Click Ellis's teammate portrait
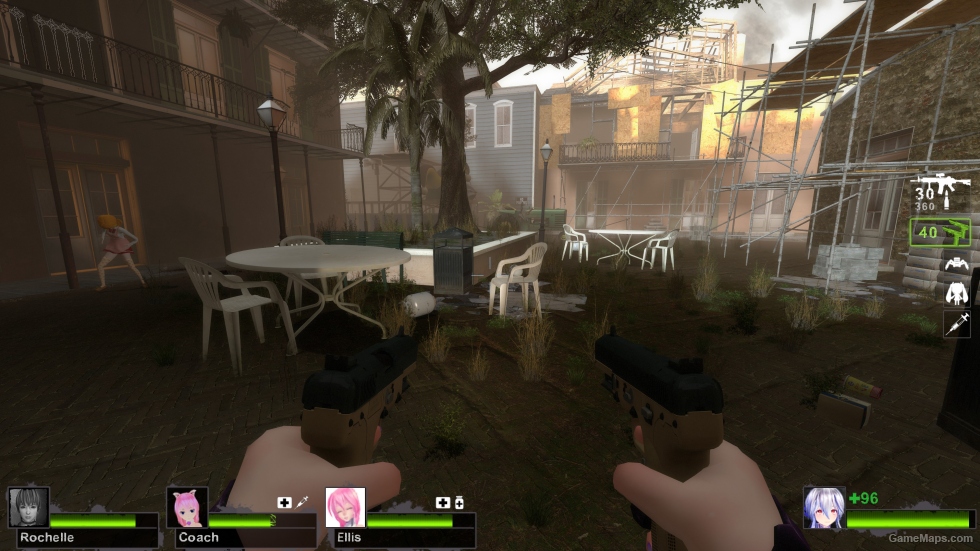 click(x=345, y=507)
